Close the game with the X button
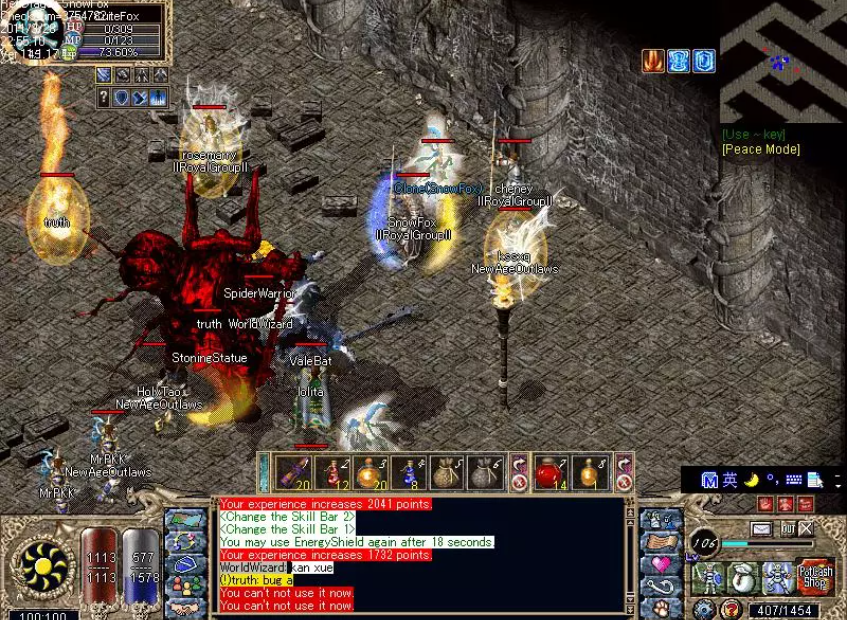Screen dimensions: 848x620 (x=806, y=528)
